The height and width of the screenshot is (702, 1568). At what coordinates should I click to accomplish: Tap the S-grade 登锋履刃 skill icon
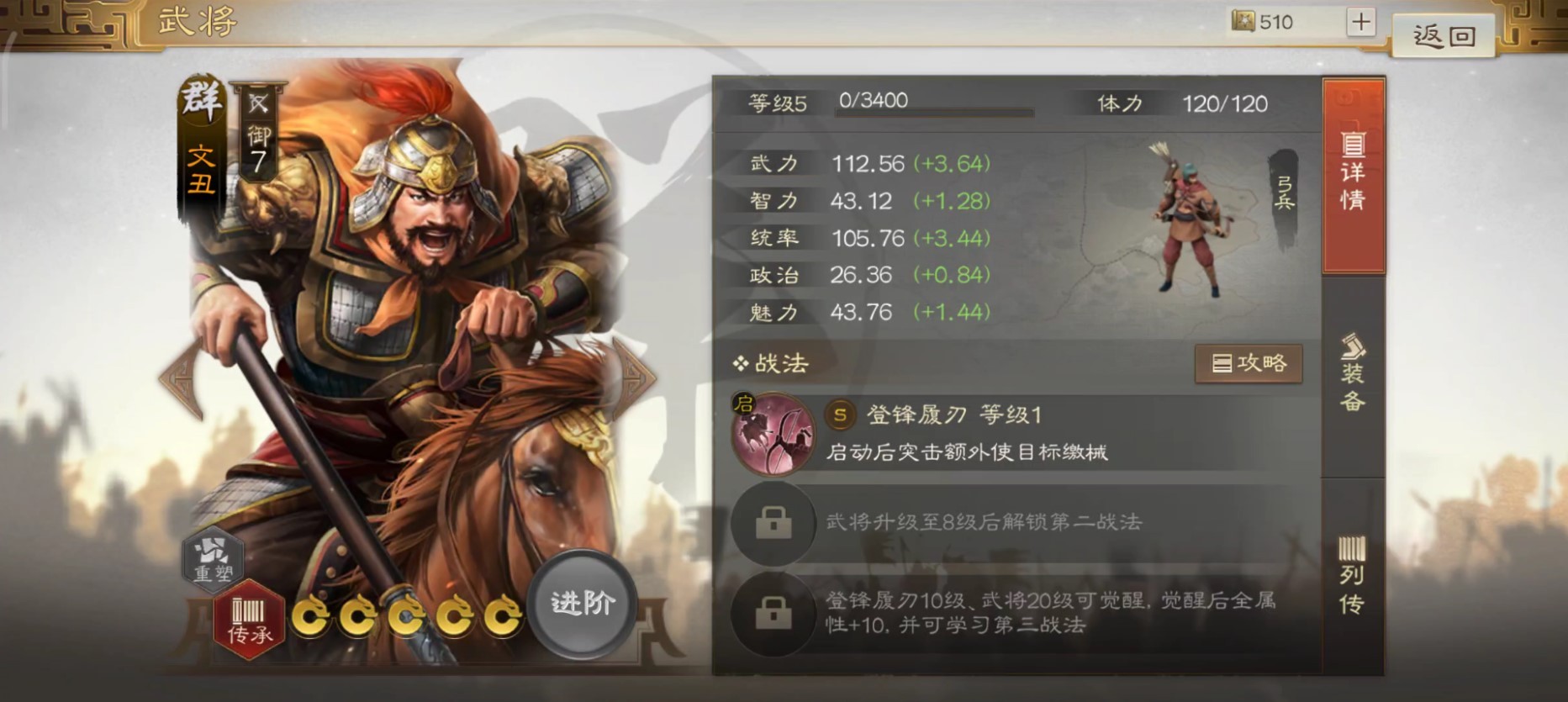coord(773,435)
